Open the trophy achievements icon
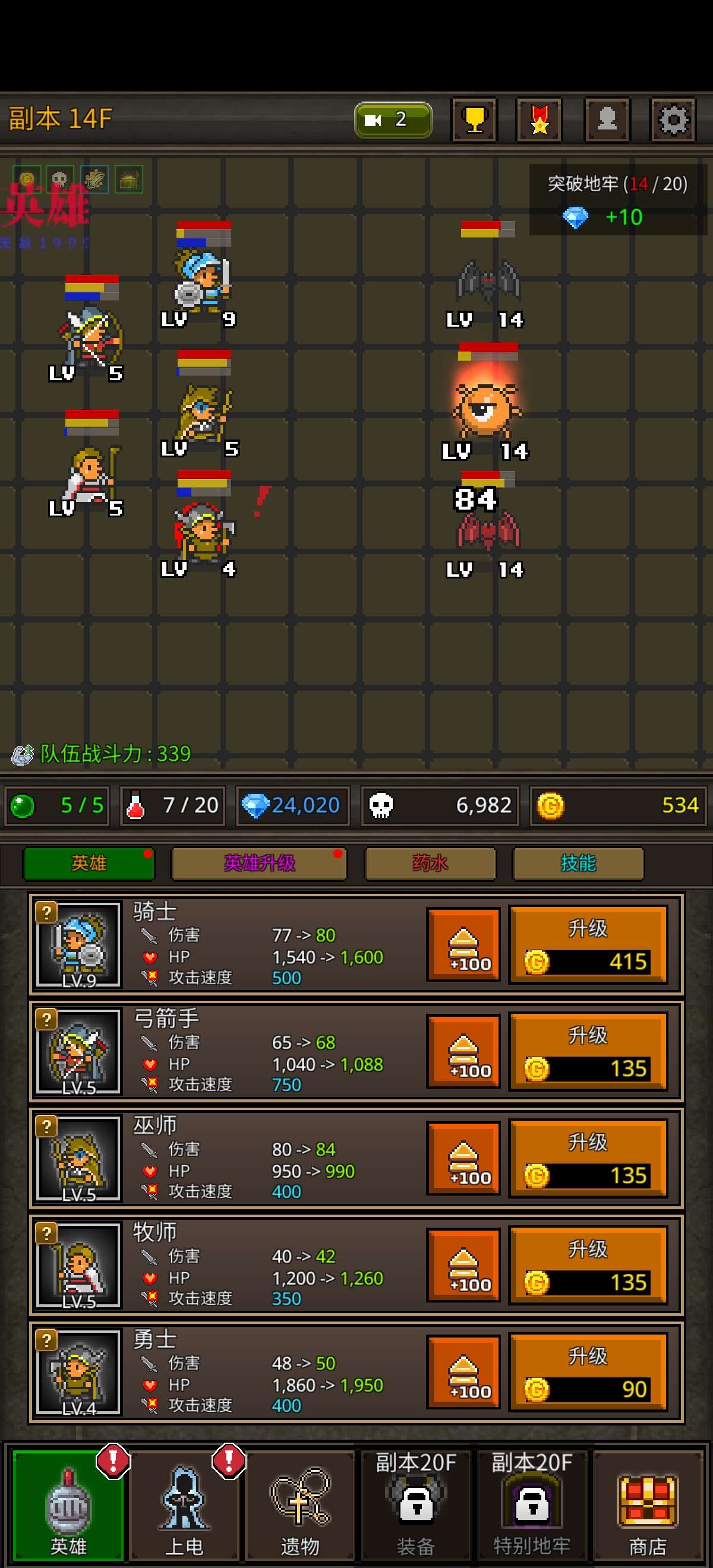Viewport: 713px width, 1568px height. click(474, 119)
